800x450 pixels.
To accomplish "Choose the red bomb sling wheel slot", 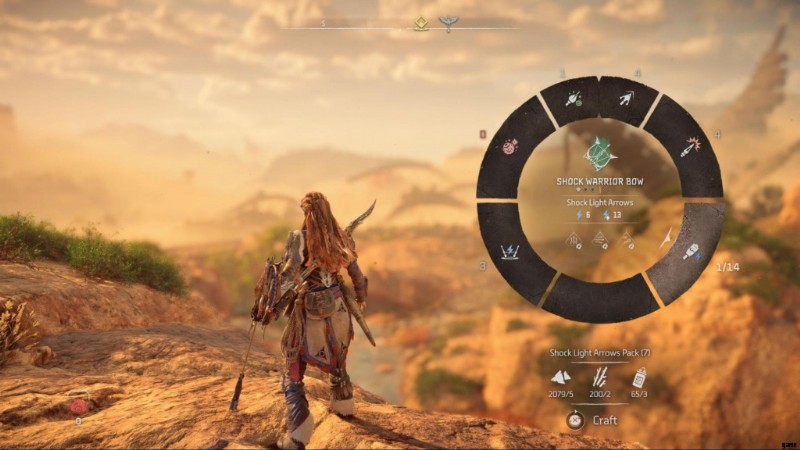I will (x=509, y=146).
